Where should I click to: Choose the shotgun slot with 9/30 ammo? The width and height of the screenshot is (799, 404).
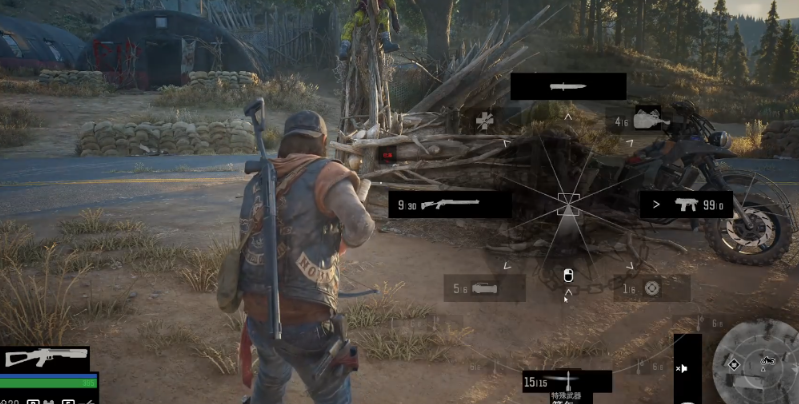pos(449,205)
